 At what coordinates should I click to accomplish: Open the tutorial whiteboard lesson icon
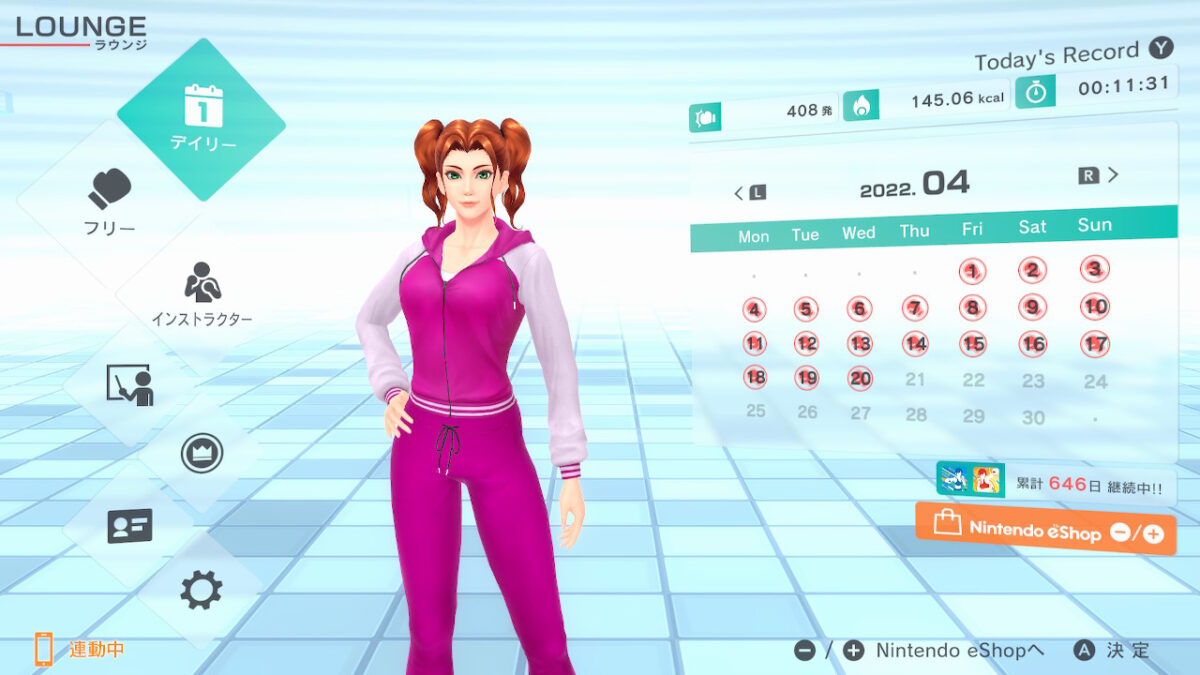coord(129,384)
